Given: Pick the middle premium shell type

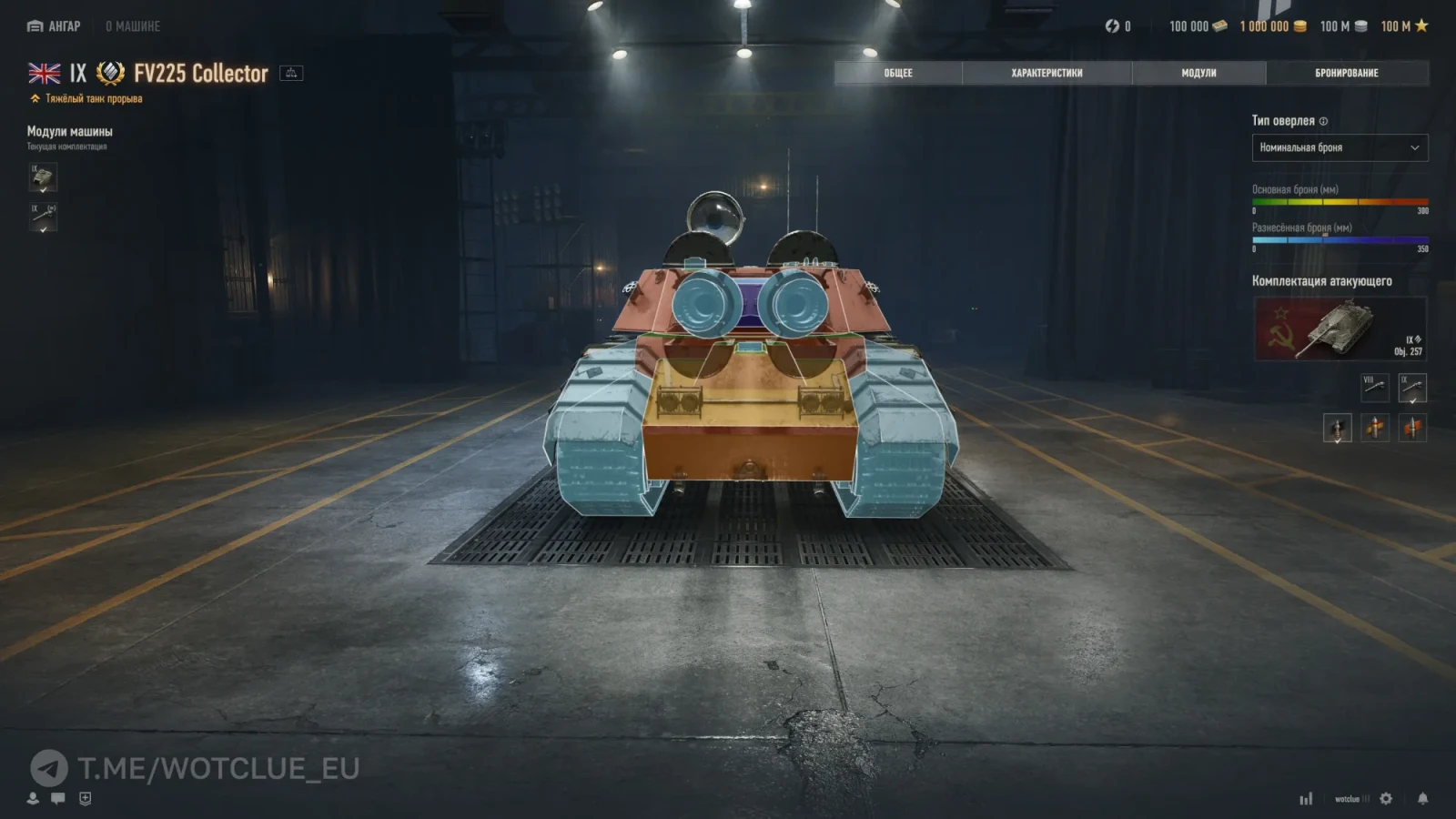Looking at the screenshot, I should click(x=1374, y=428).
